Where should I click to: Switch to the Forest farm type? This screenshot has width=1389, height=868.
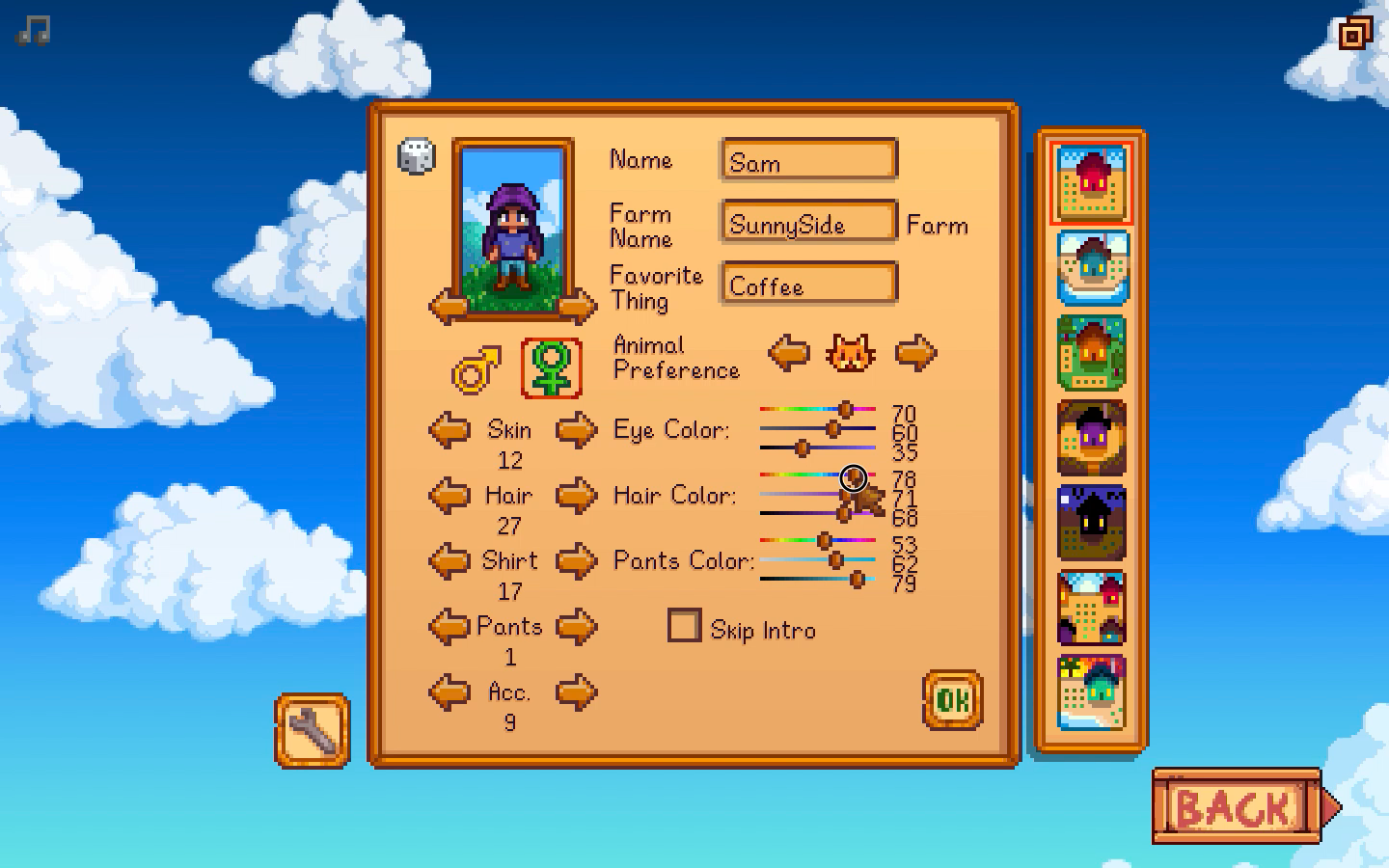click(1093, 352)
